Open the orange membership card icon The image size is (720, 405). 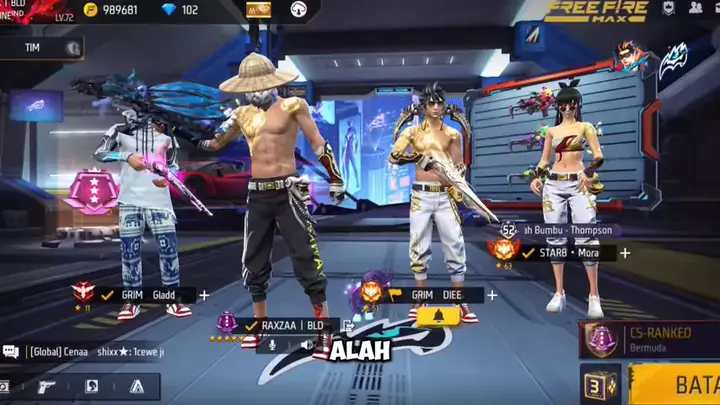258,10
